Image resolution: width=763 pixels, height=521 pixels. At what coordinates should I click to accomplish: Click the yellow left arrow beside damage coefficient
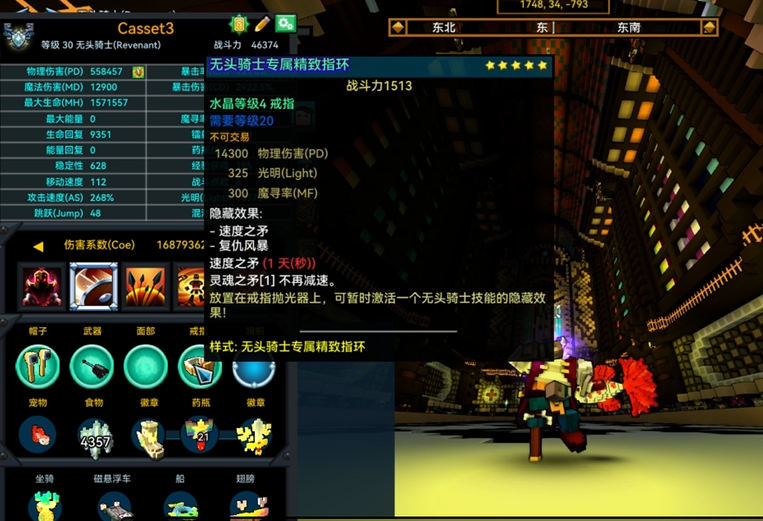click(x=38, y=246)
